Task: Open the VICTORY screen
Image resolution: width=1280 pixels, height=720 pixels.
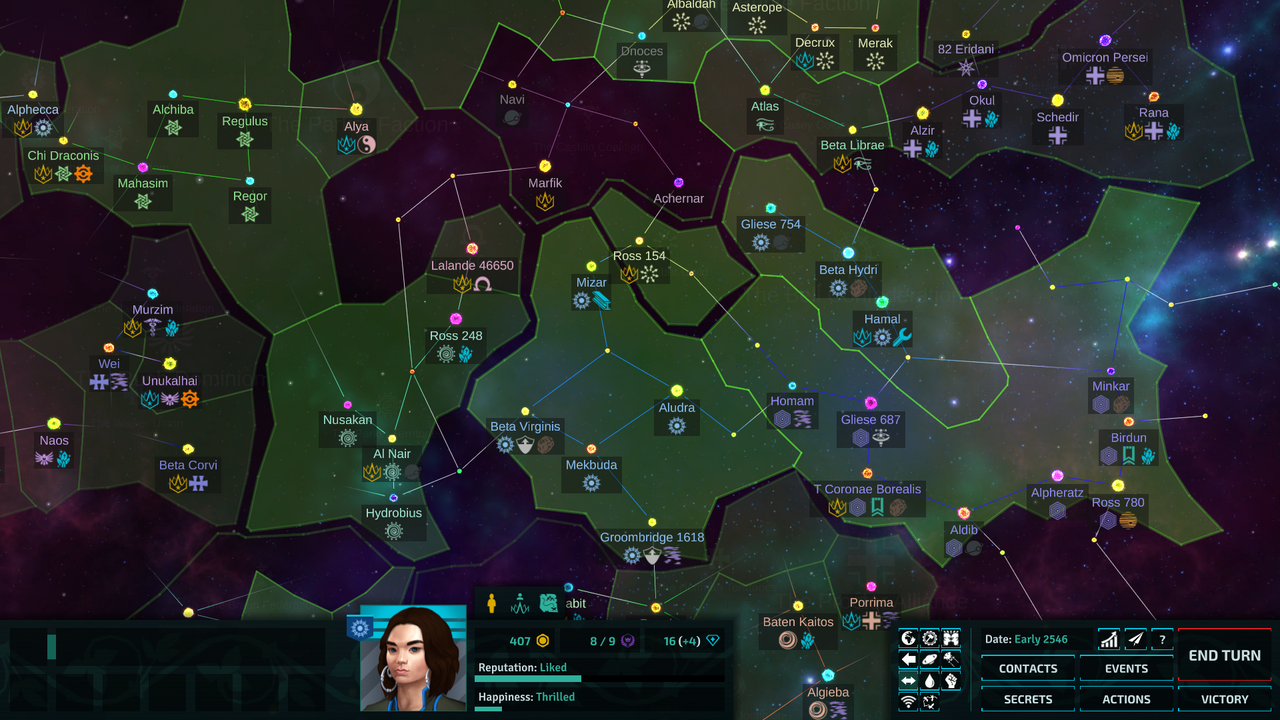Action: tap(1224, 699)
